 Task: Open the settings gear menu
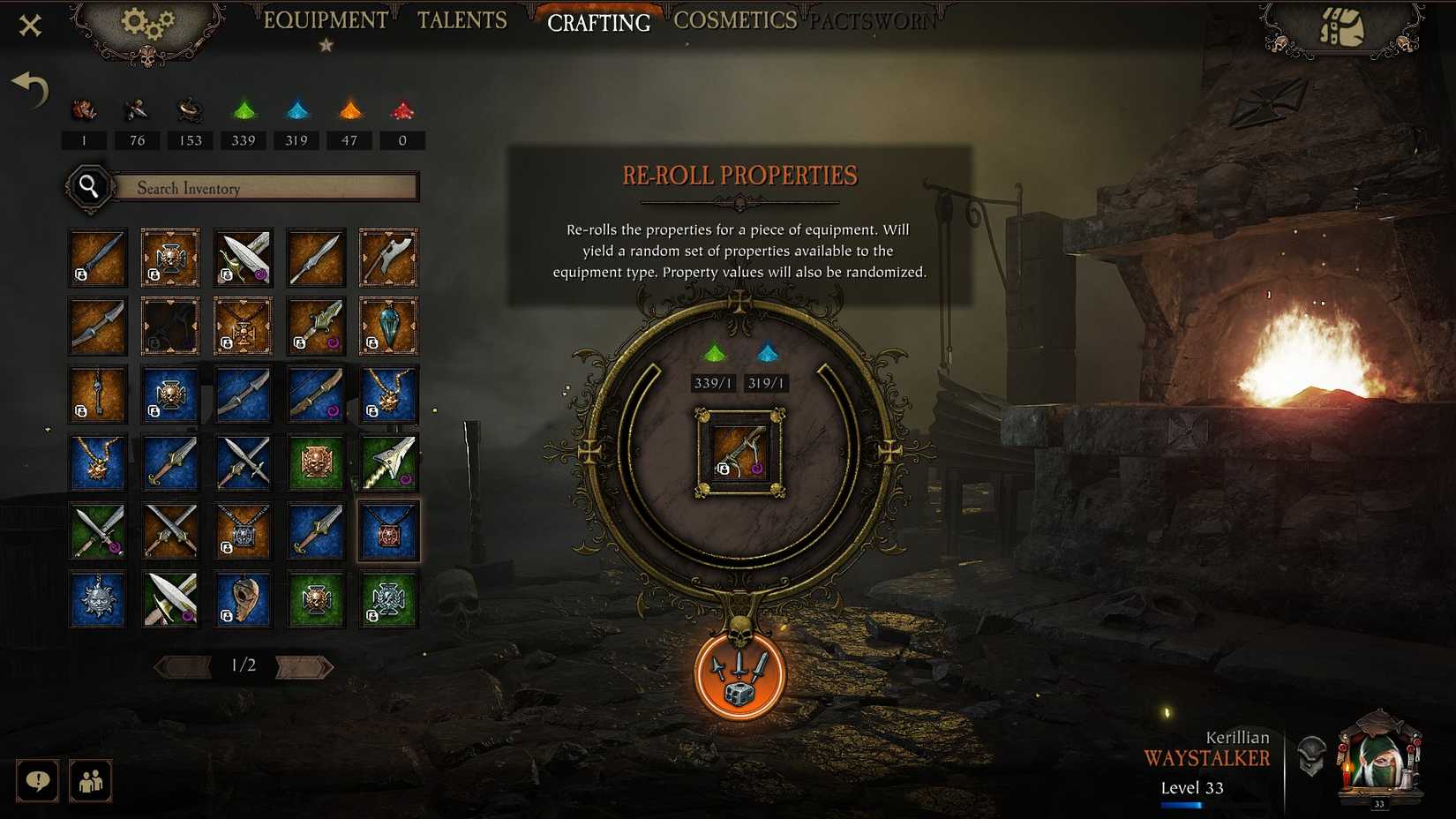(148, 21)
